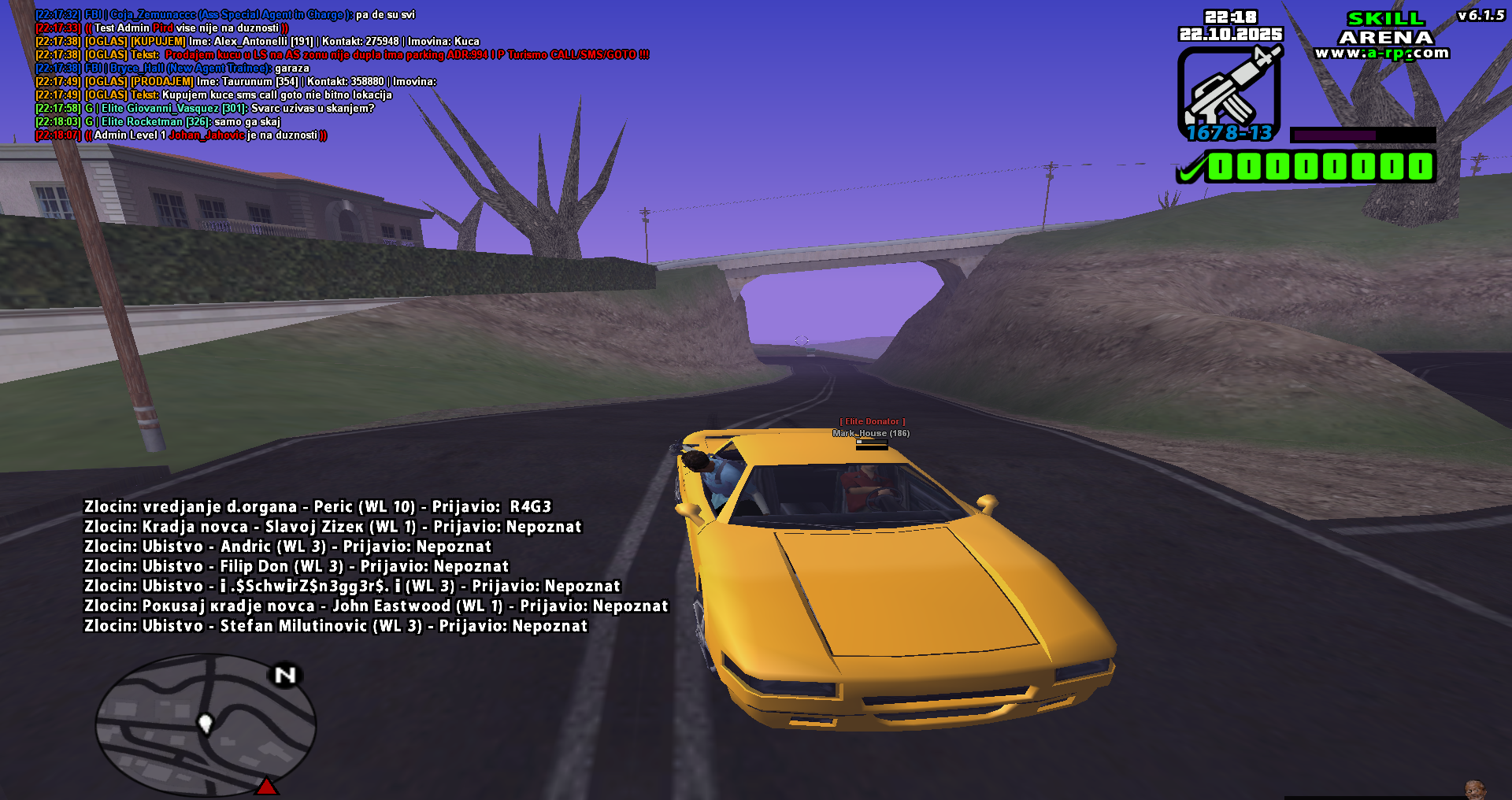Select the chat line from Coja_Zemunacc
The image size is (1512, 800).
pos(228,14)
